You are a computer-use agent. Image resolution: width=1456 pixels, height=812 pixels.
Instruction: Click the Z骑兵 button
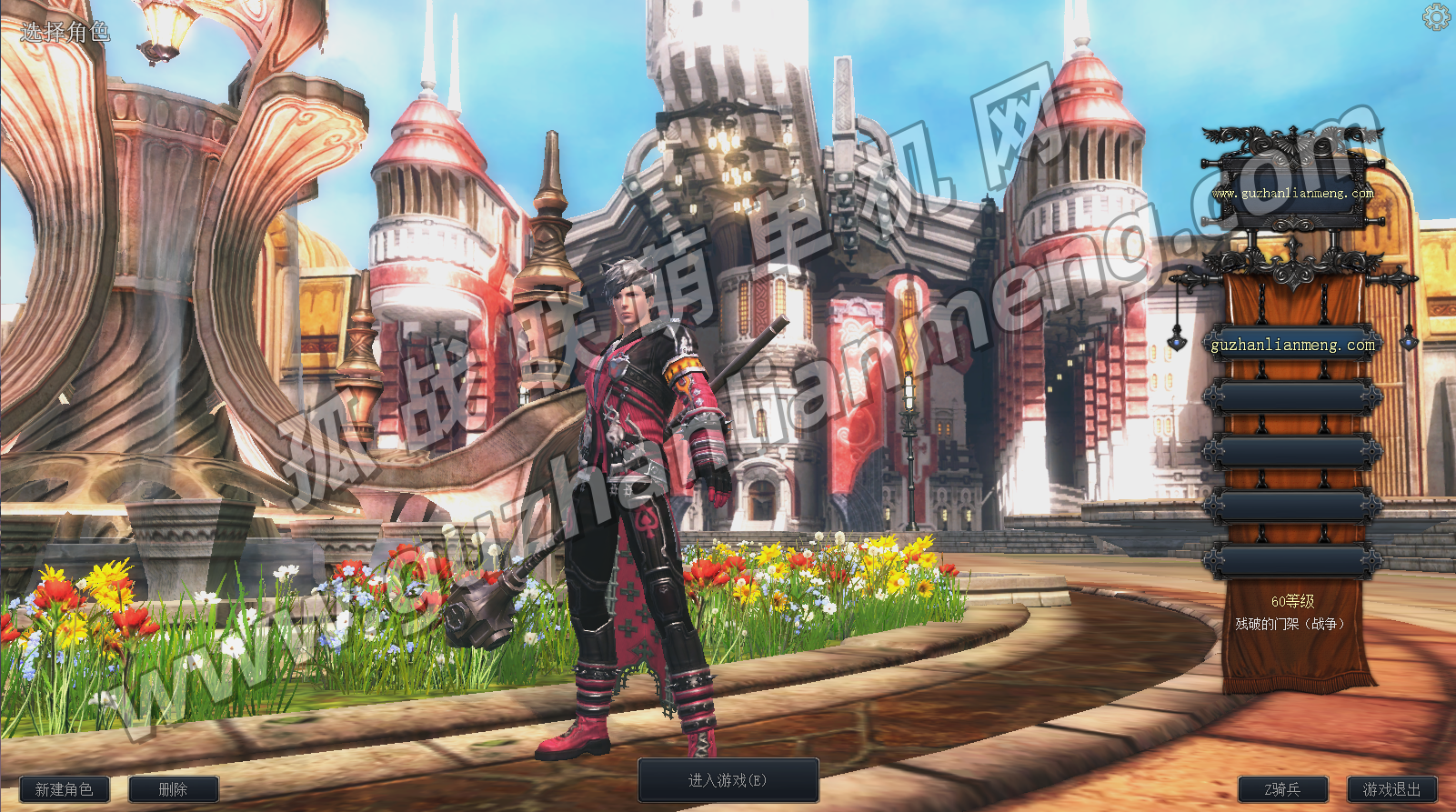click(1282, 789)
